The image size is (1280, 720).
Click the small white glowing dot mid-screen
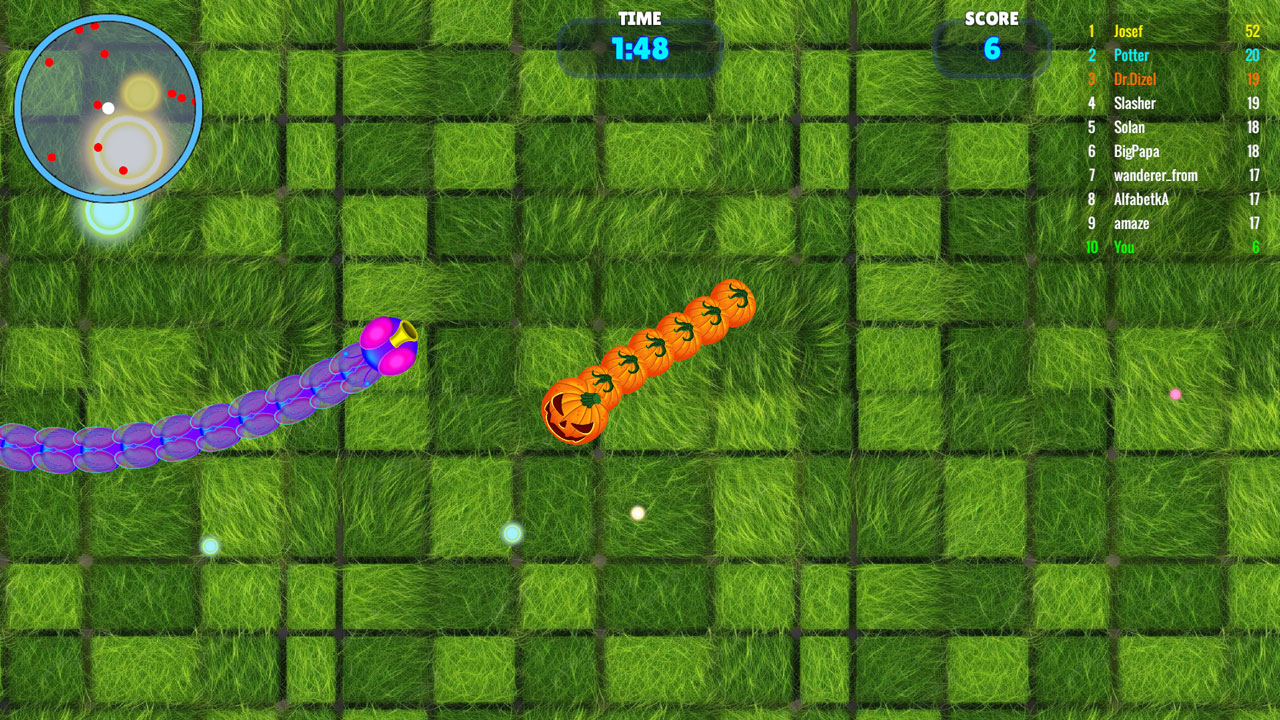(636, 513)
